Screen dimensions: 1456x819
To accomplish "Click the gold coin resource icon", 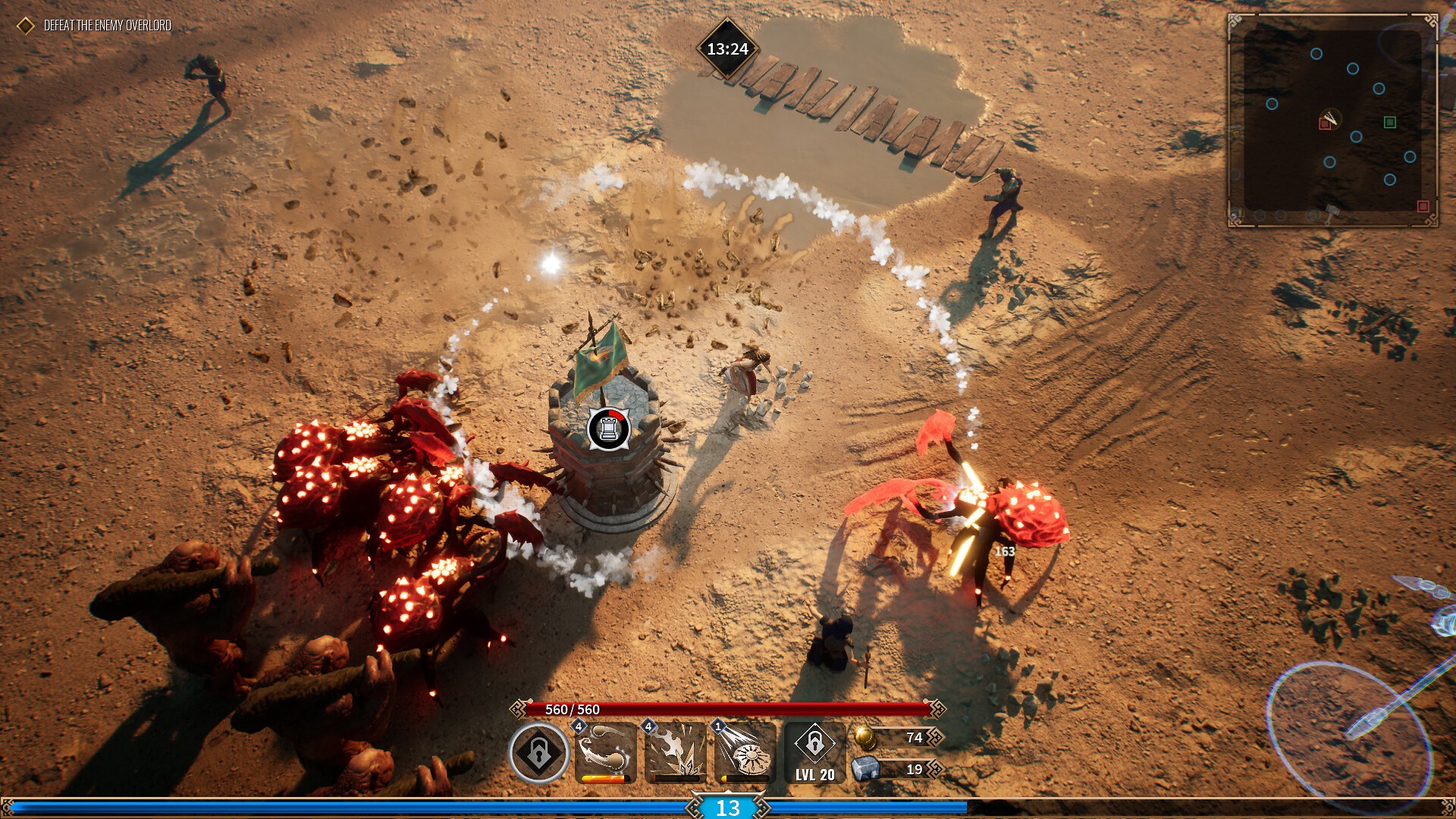I will (x=864, y=737).
